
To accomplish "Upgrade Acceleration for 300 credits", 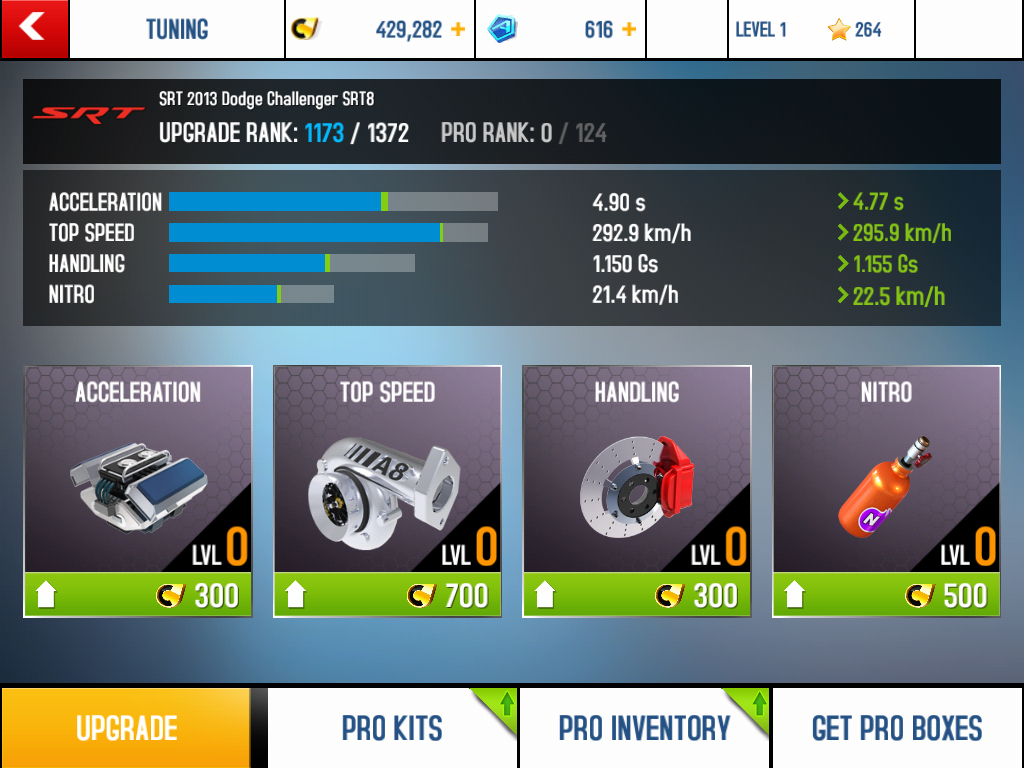I will click(138, 595).
